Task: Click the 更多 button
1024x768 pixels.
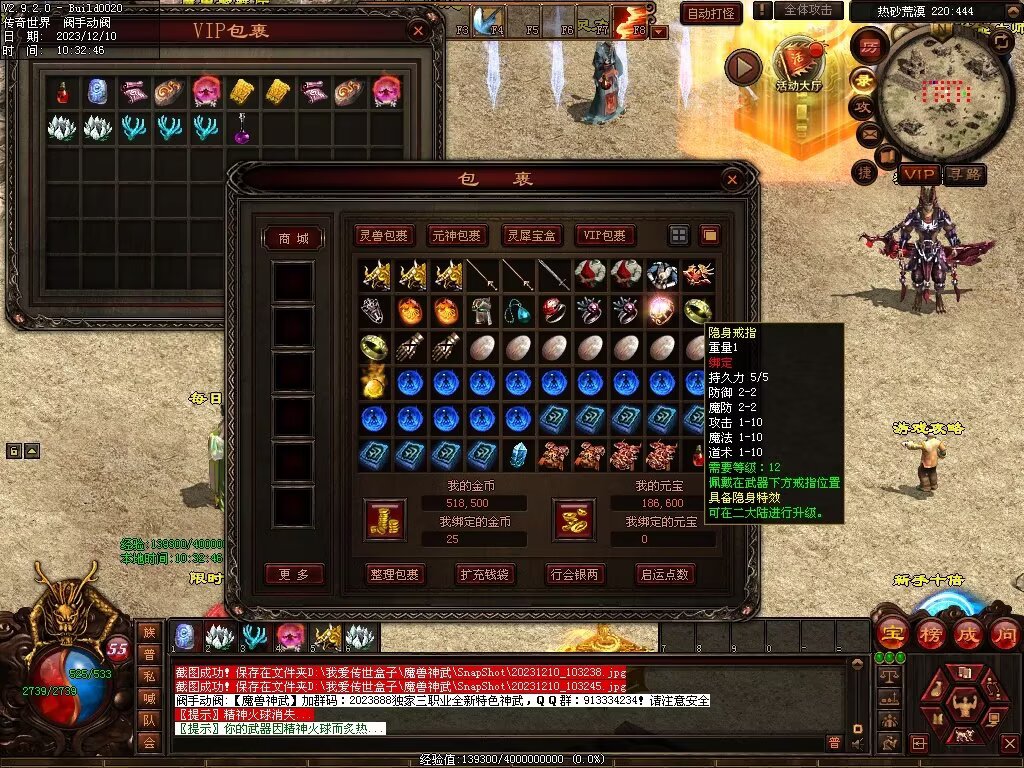Action: (x=294, y=574)
